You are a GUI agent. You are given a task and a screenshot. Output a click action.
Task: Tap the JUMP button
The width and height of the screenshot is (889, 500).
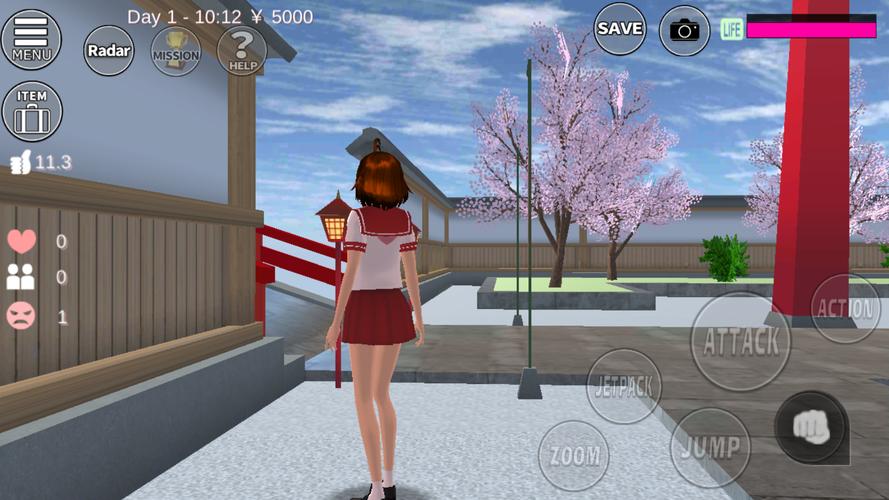(x=709, y=446)
